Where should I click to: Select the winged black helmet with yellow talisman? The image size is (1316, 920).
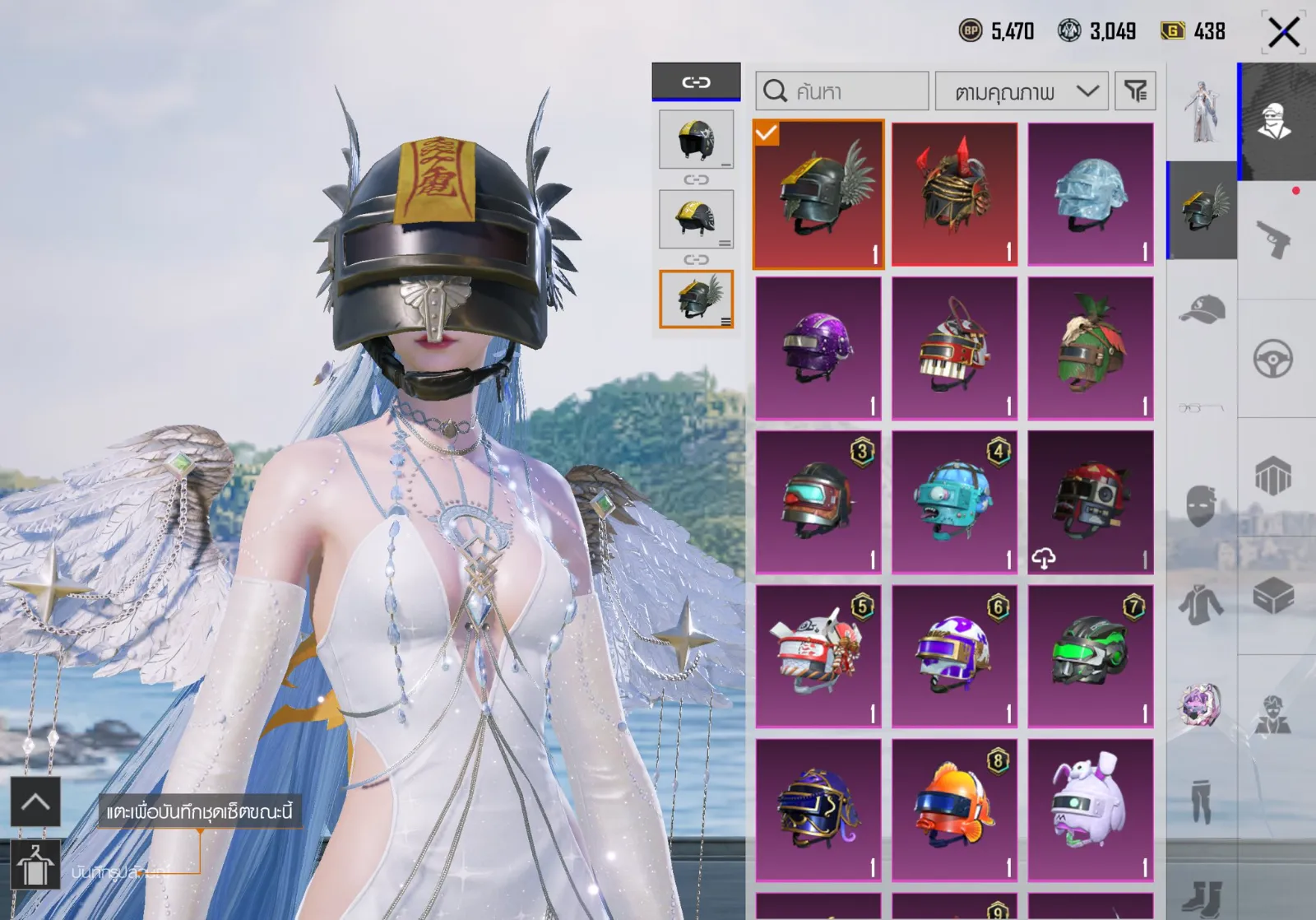(818, 195)
